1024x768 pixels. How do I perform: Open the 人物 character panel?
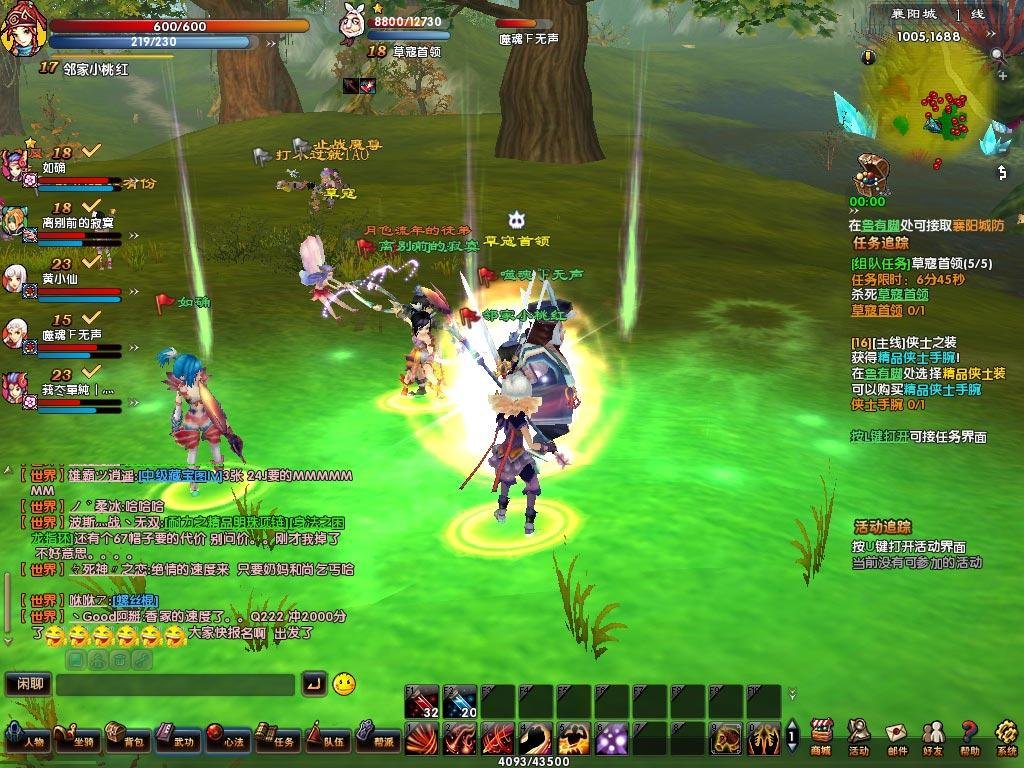27,739
